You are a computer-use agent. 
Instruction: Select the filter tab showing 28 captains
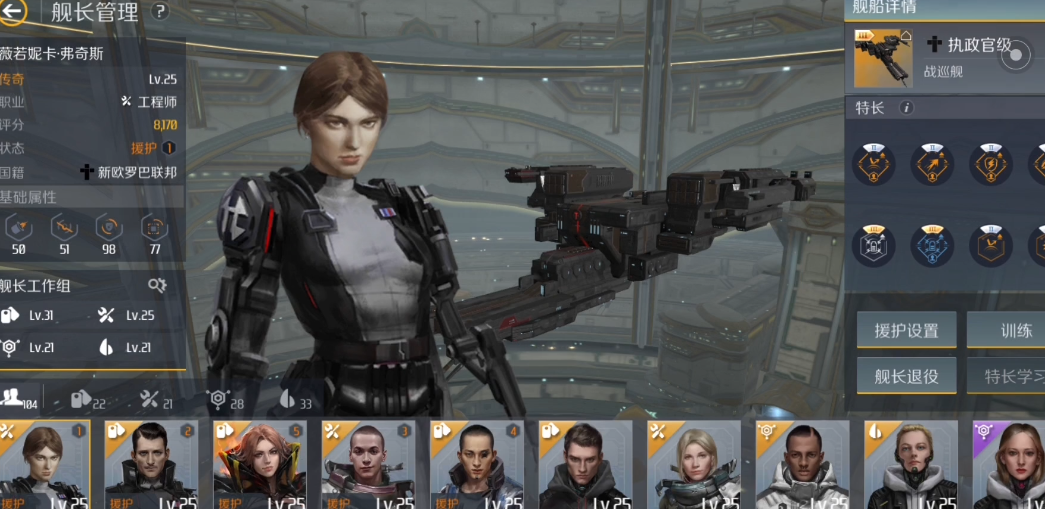(x=224, y=399)
